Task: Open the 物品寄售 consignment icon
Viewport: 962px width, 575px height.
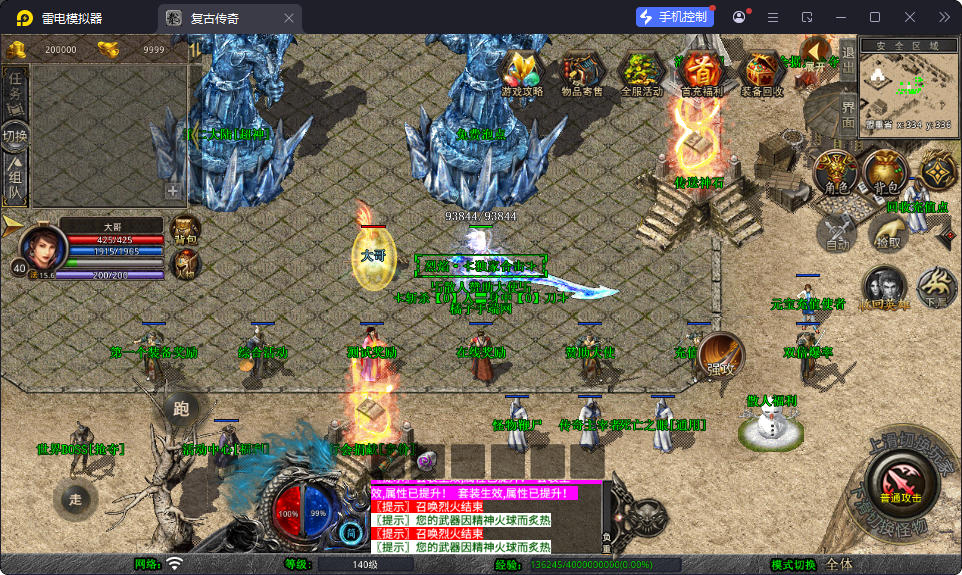Action: tap(581, 72)
